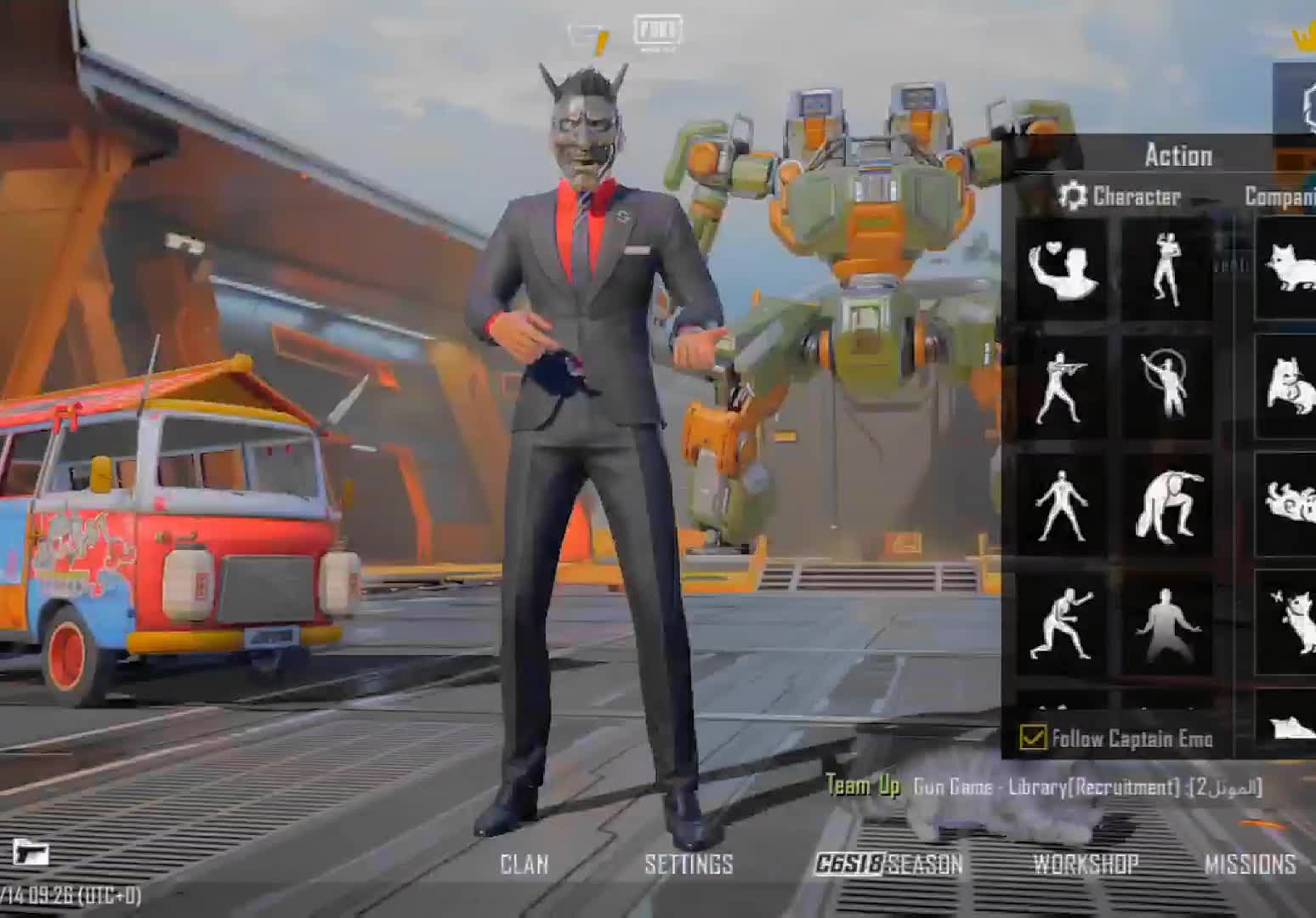The image size is (1316, 918).
Task: Play the sideways leaning stretch emote
Action: coord(1167,506)
